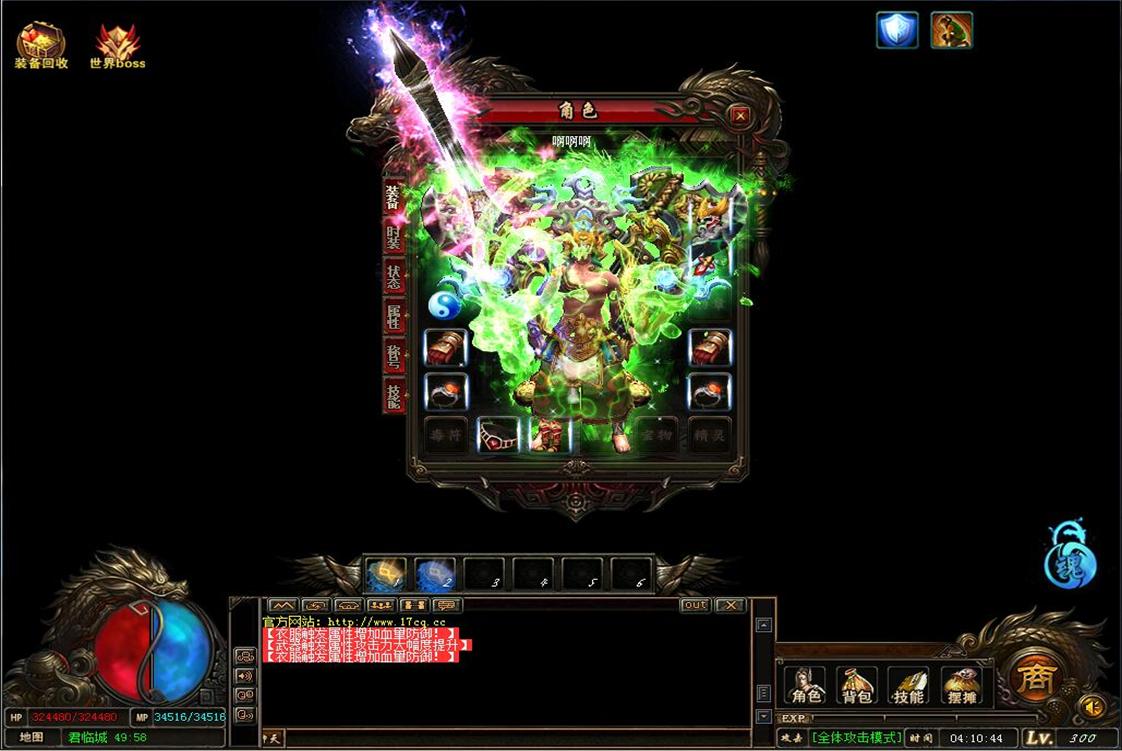The width and height of the screenshot is (1122, 751).
Task: Open the 商 shop round button
Action: pos(1033,677)
